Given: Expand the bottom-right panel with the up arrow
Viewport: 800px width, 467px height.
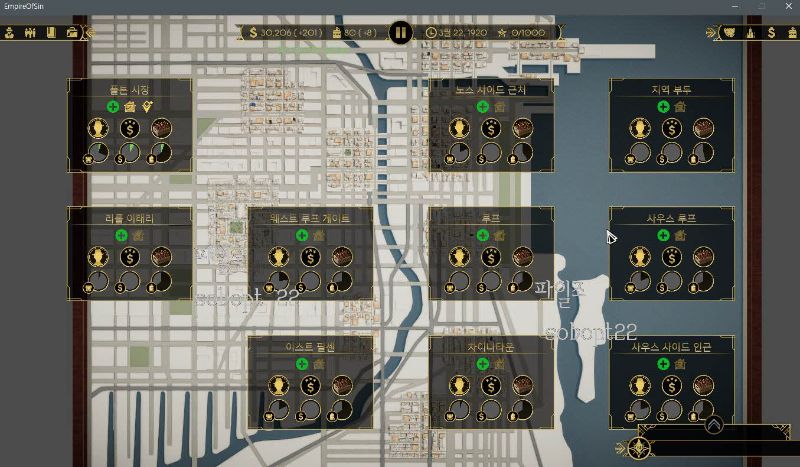Looking at the screenshot, I should click(713, 425).
